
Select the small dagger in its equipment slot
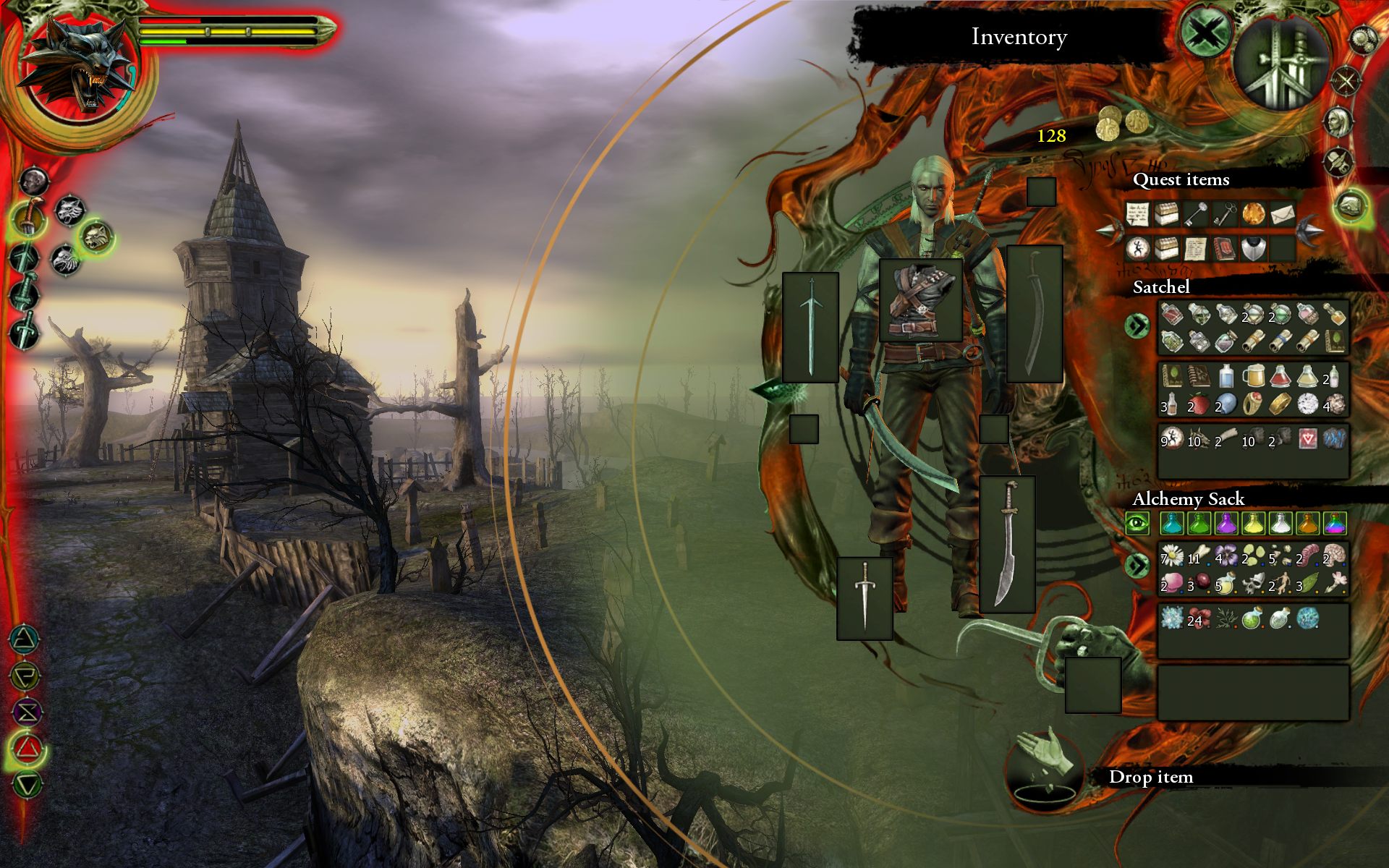(x=865, y=597)
